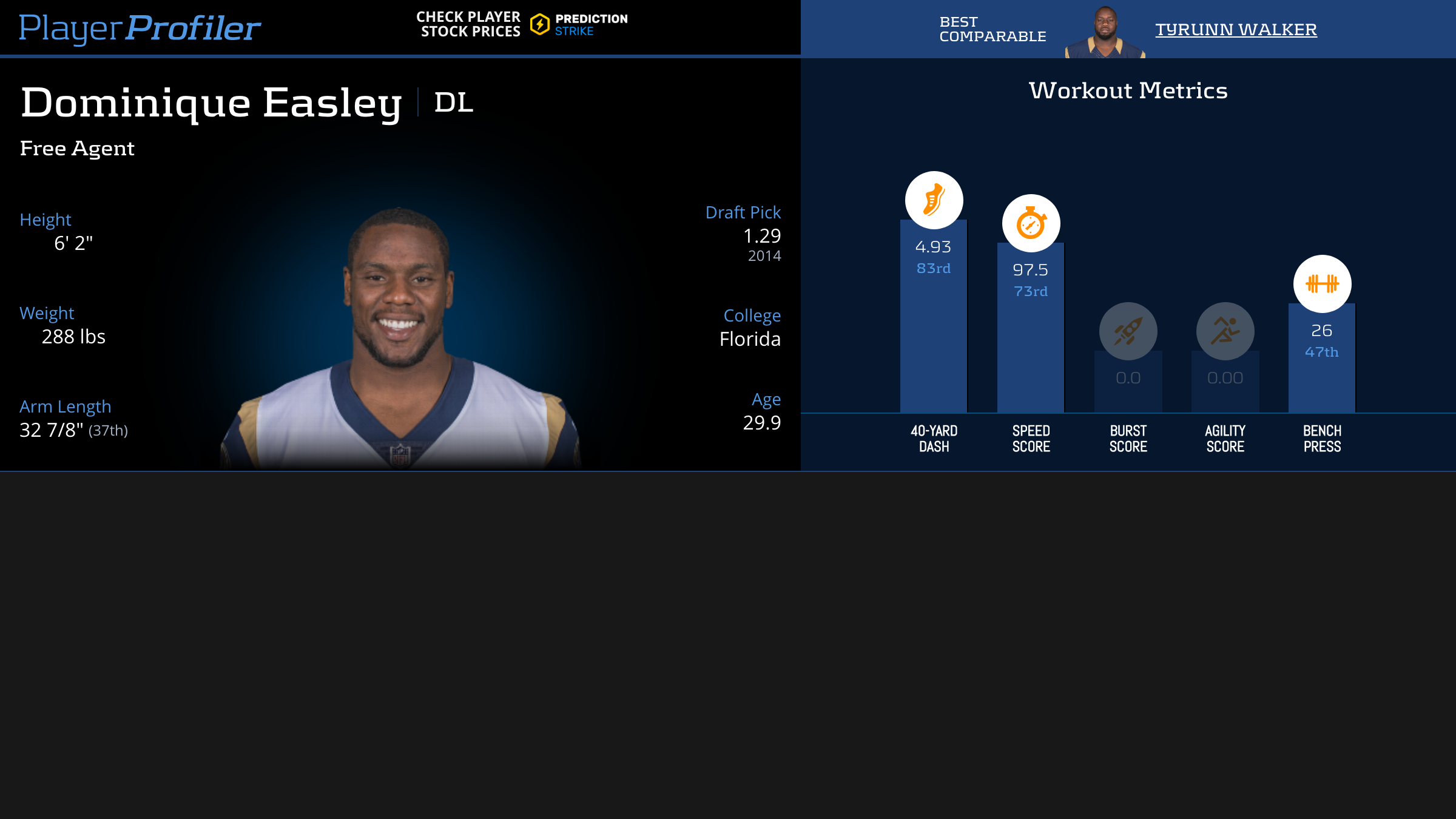Select the Speed Score stopwatch icon
Viewport: 1456px width, 819px height.
[x=1031, y=223]
